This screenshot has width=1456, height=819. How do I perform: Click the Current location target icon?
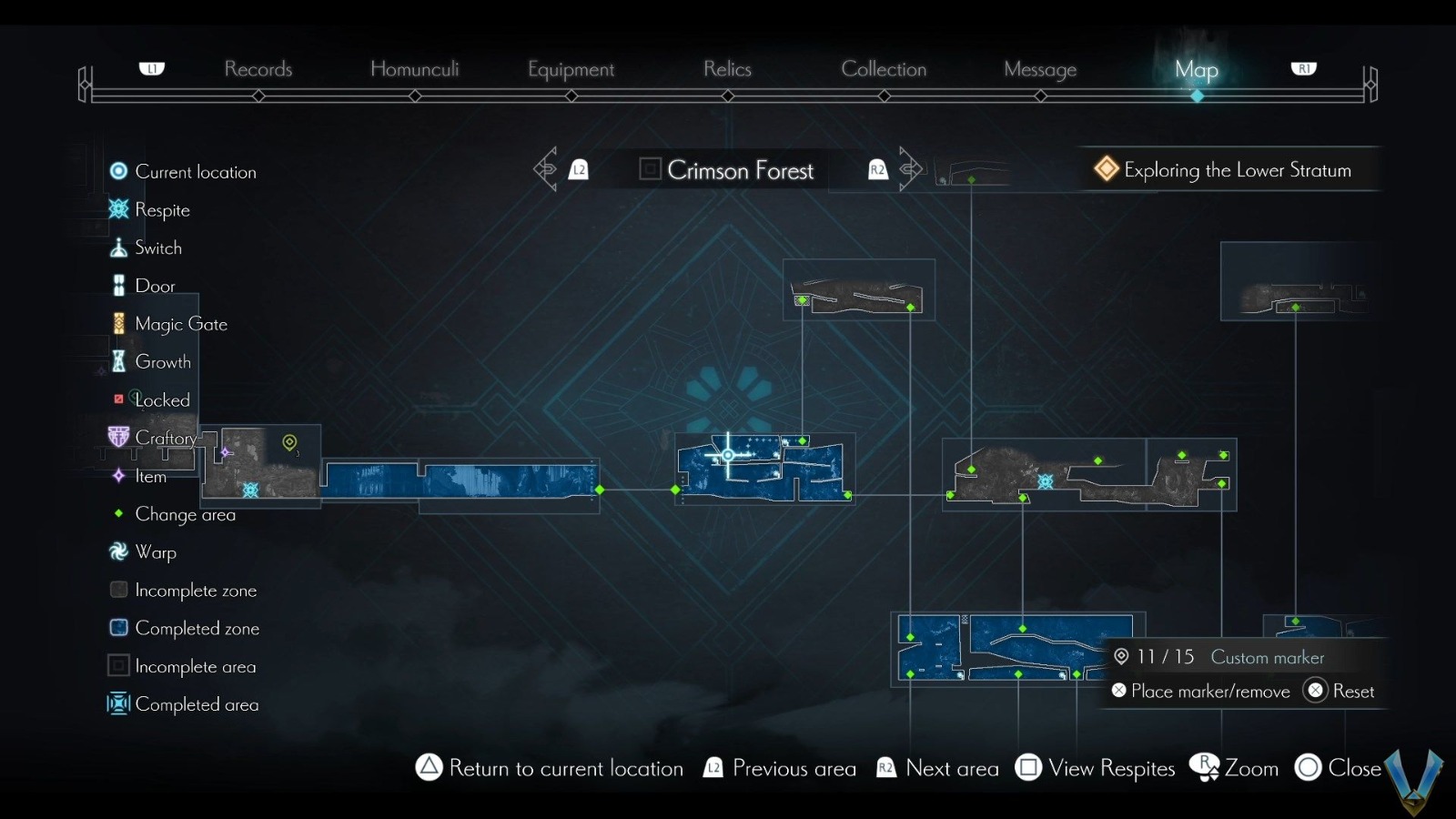pyautogui.click(x=118, y=170)
